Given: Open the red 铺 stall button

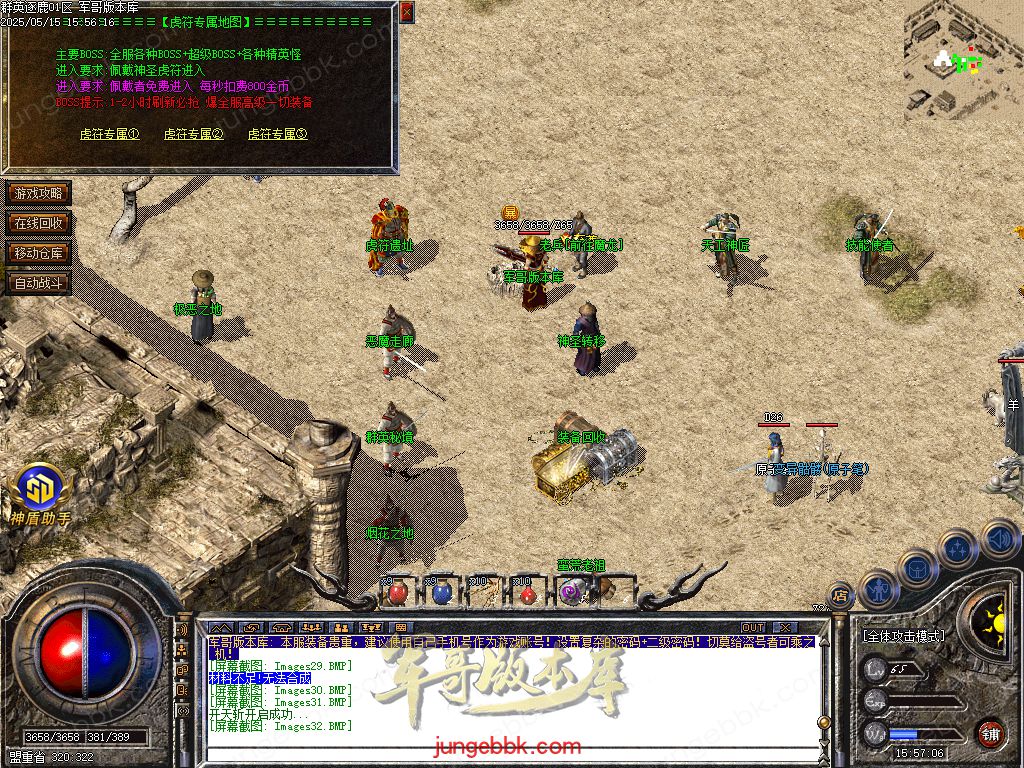Looking at the screenshot, I should coord(990,733).
